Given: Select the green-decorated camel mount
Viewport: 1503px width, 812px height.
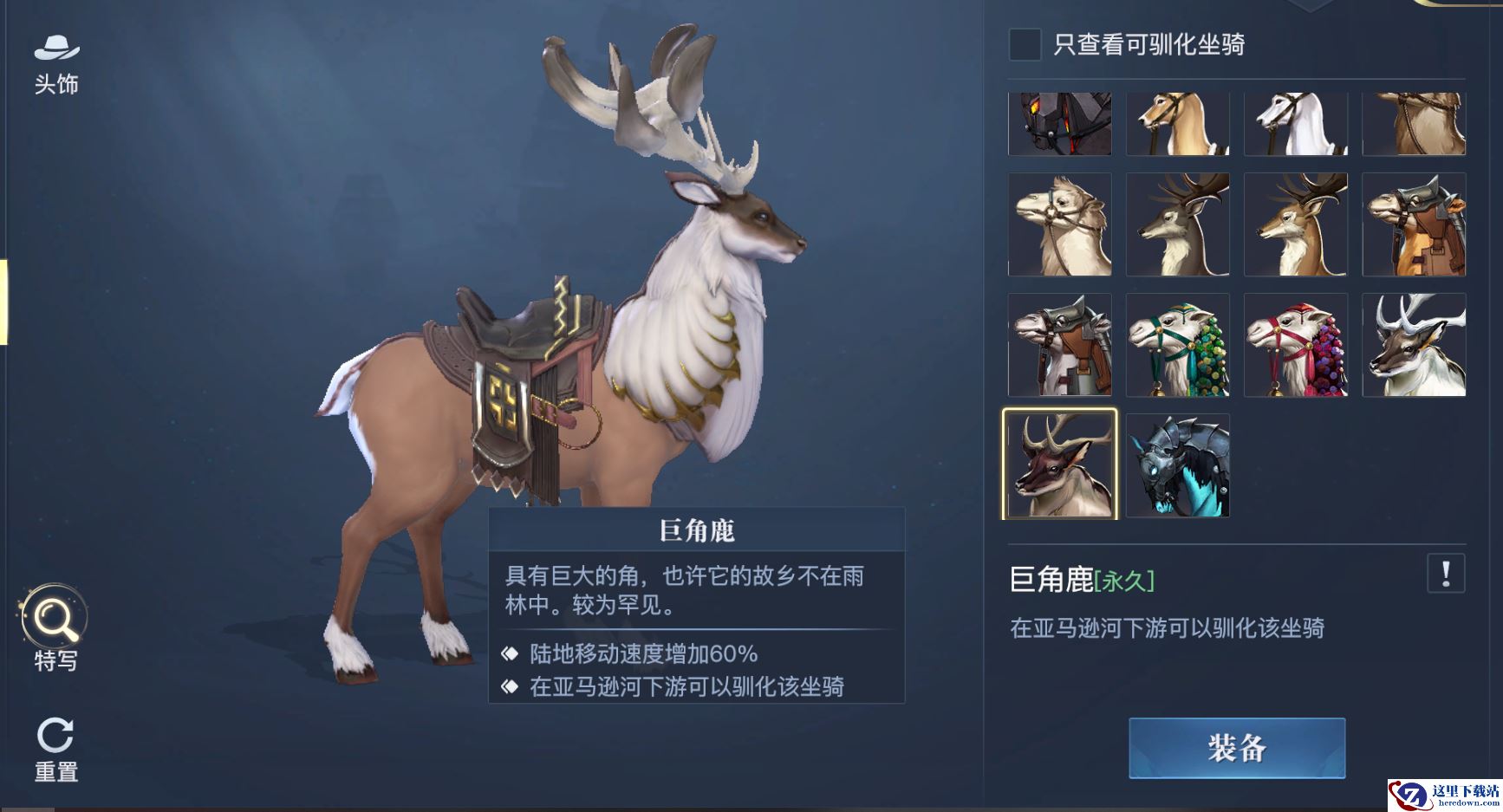Looking at the screenshot, I should [1177, 345].
